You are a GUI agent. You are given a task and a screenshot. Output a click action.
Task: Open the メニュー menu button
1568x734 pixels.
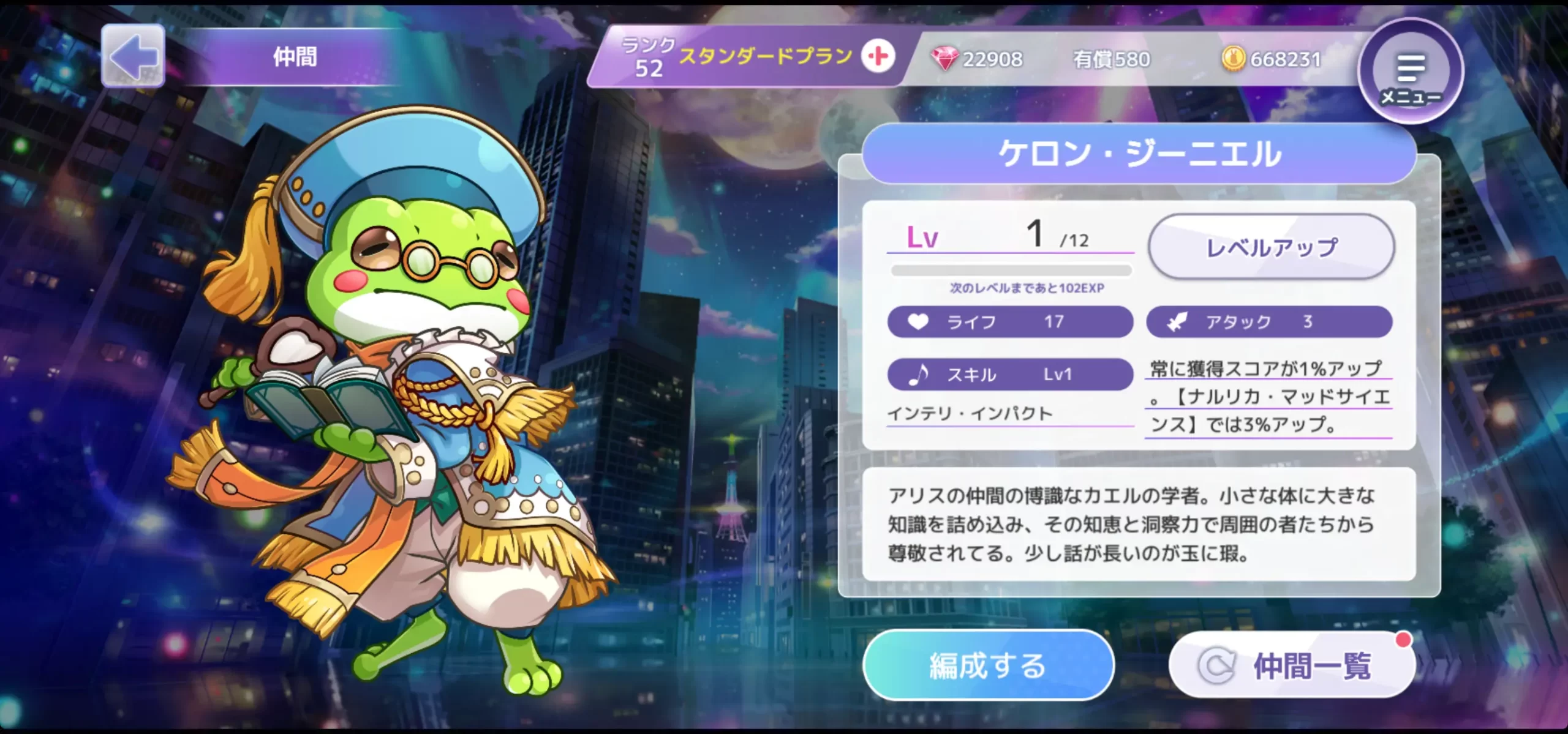[1411, 72]
